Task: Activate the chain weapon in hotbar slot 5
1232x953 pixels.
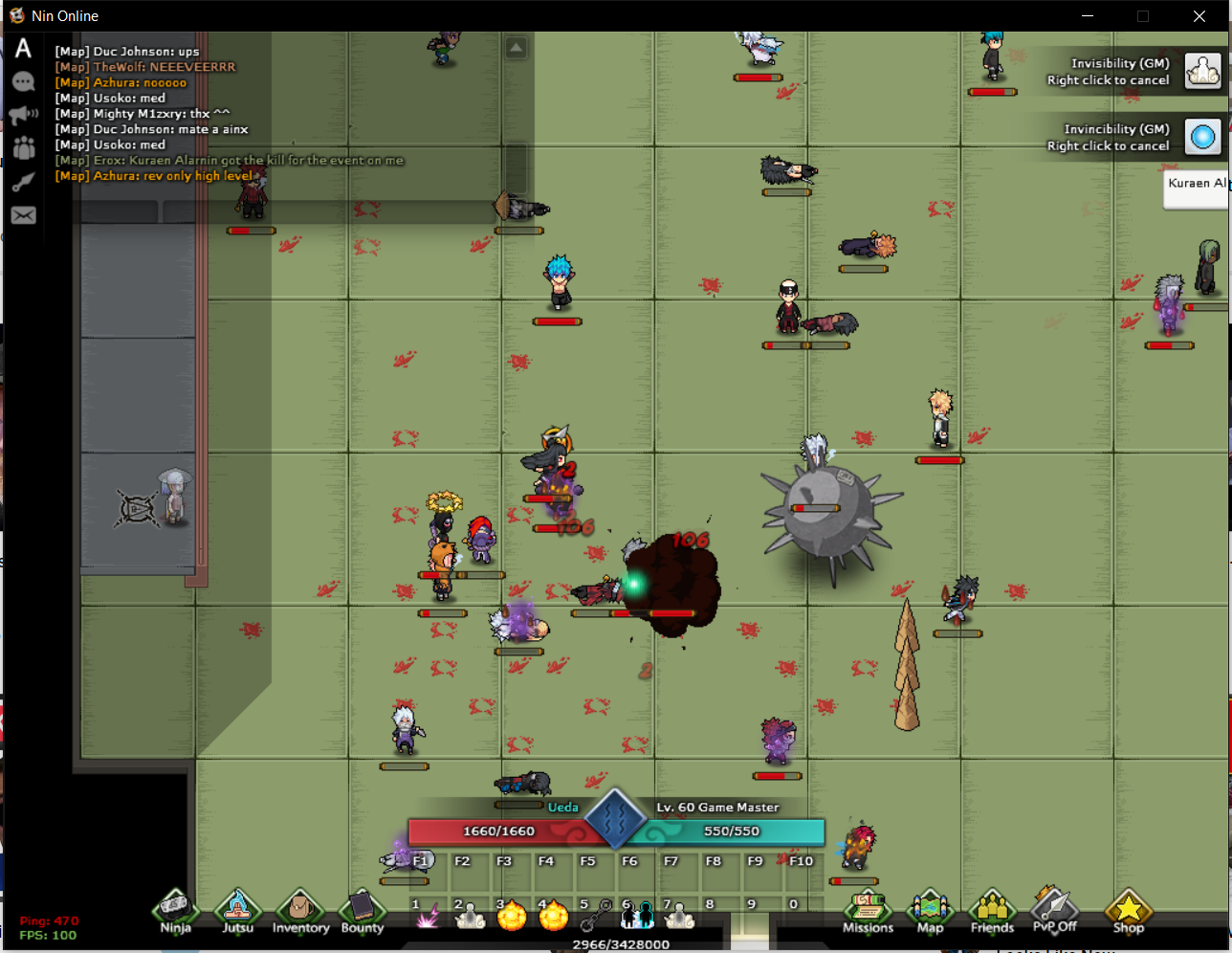Action: pyautogui.click(x=595, y=916)
